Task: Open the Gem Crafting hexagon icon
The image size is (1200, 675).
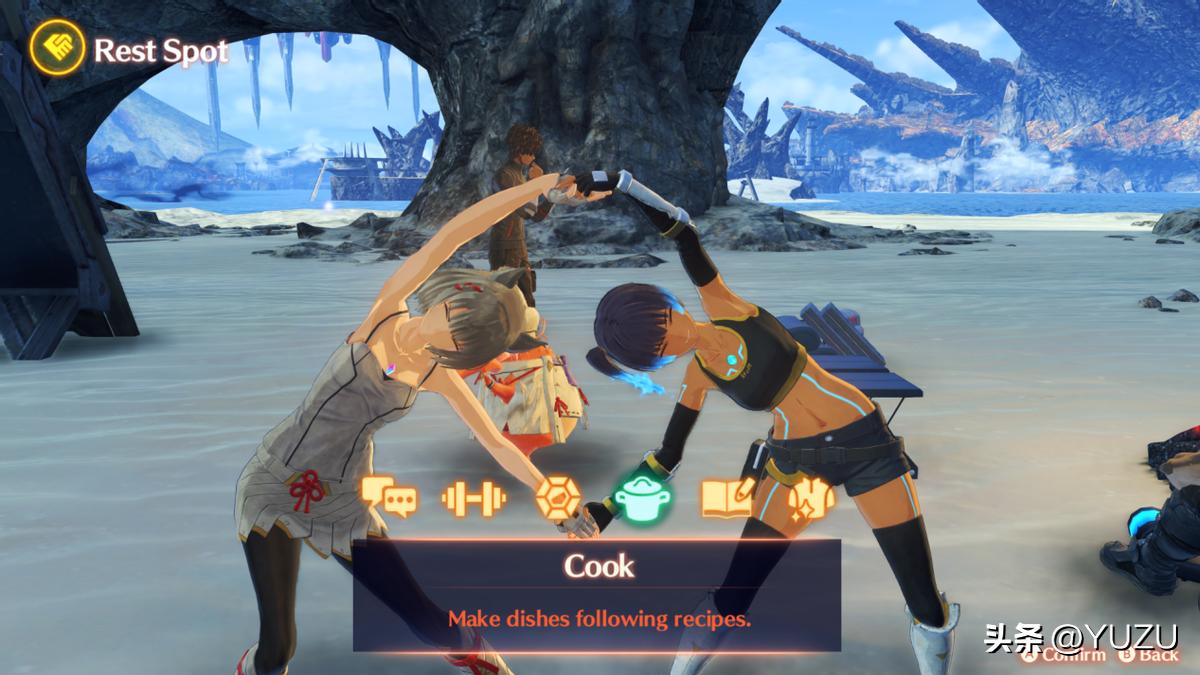Action: [x=557, y=497]
